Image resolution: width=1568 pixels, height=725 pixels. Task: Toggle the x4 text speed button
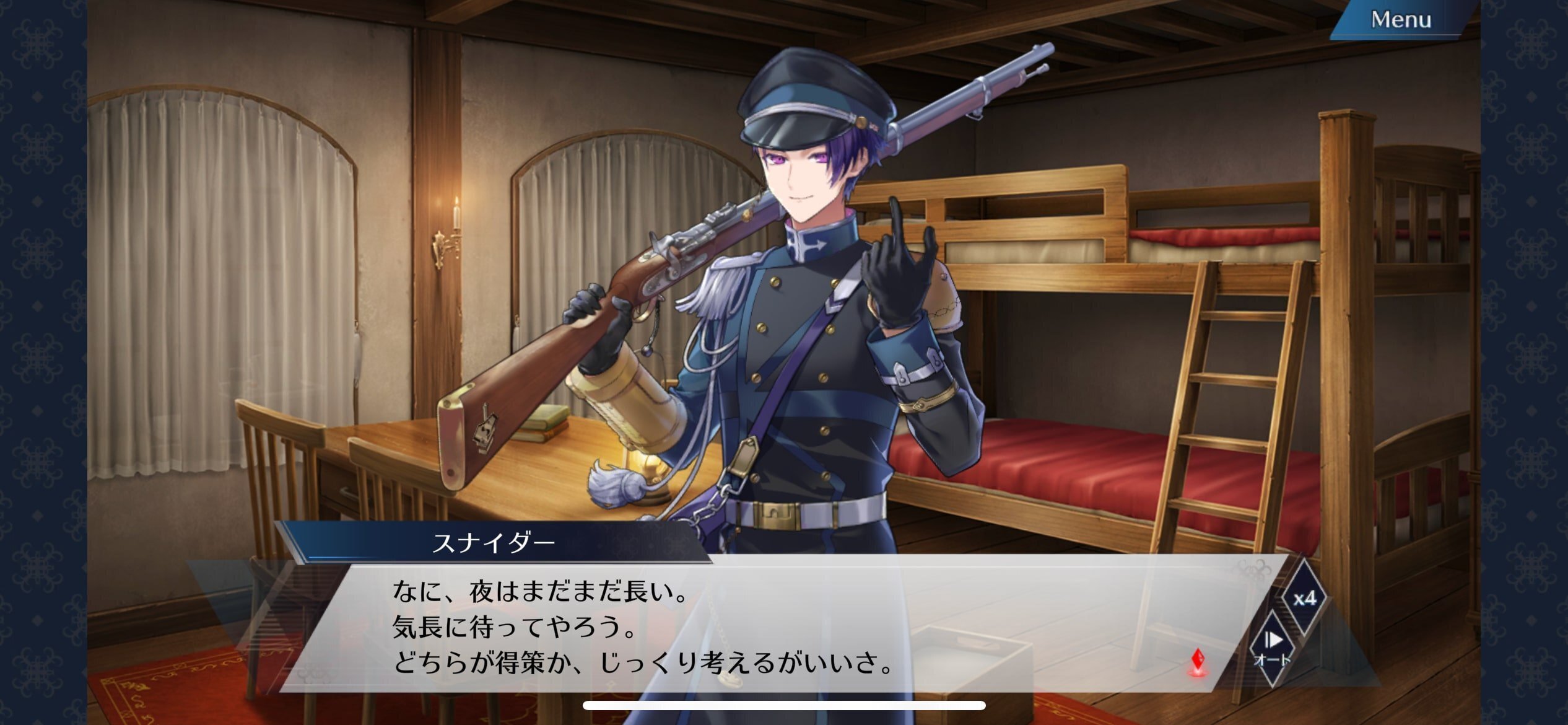coord(1304,599)
